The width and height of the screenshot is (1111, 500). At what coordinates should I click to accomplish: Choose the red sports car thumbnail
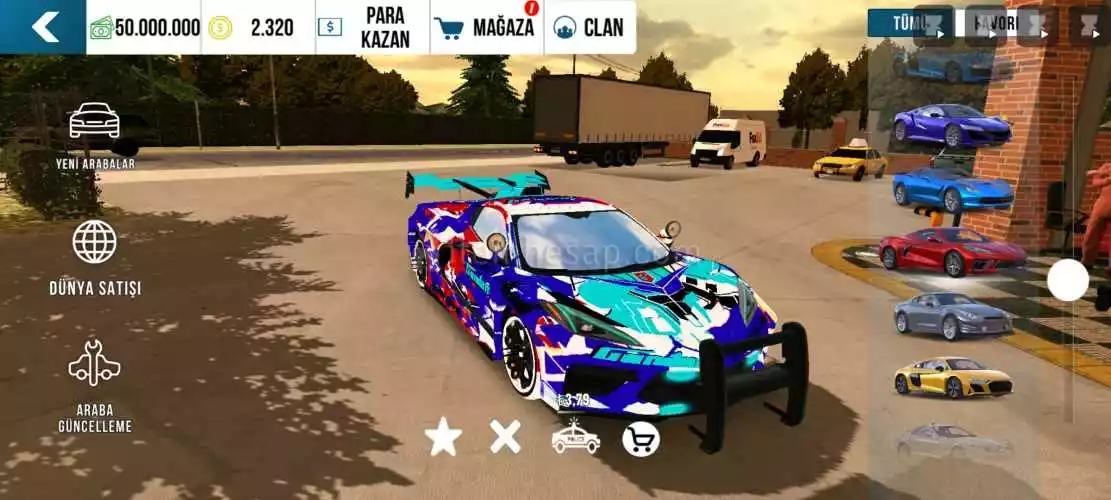pyautogui.click(x=952, y=250)
